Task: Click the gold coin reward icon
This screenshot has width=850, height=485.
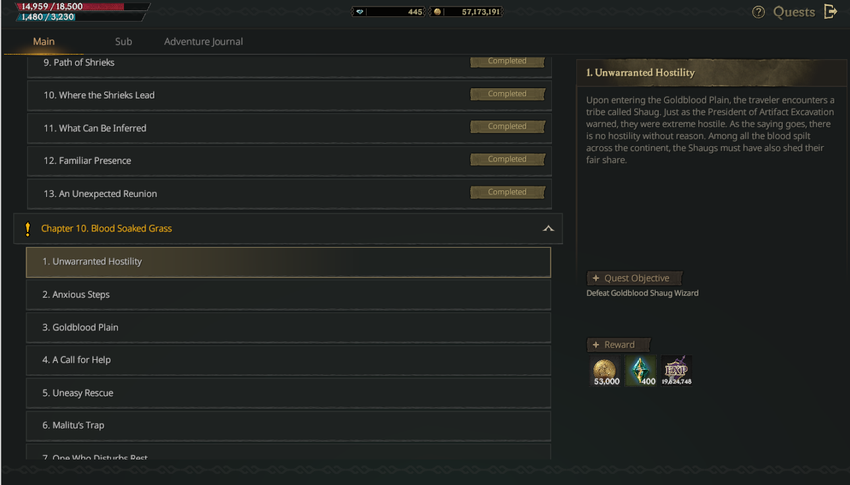Action: 605,371
